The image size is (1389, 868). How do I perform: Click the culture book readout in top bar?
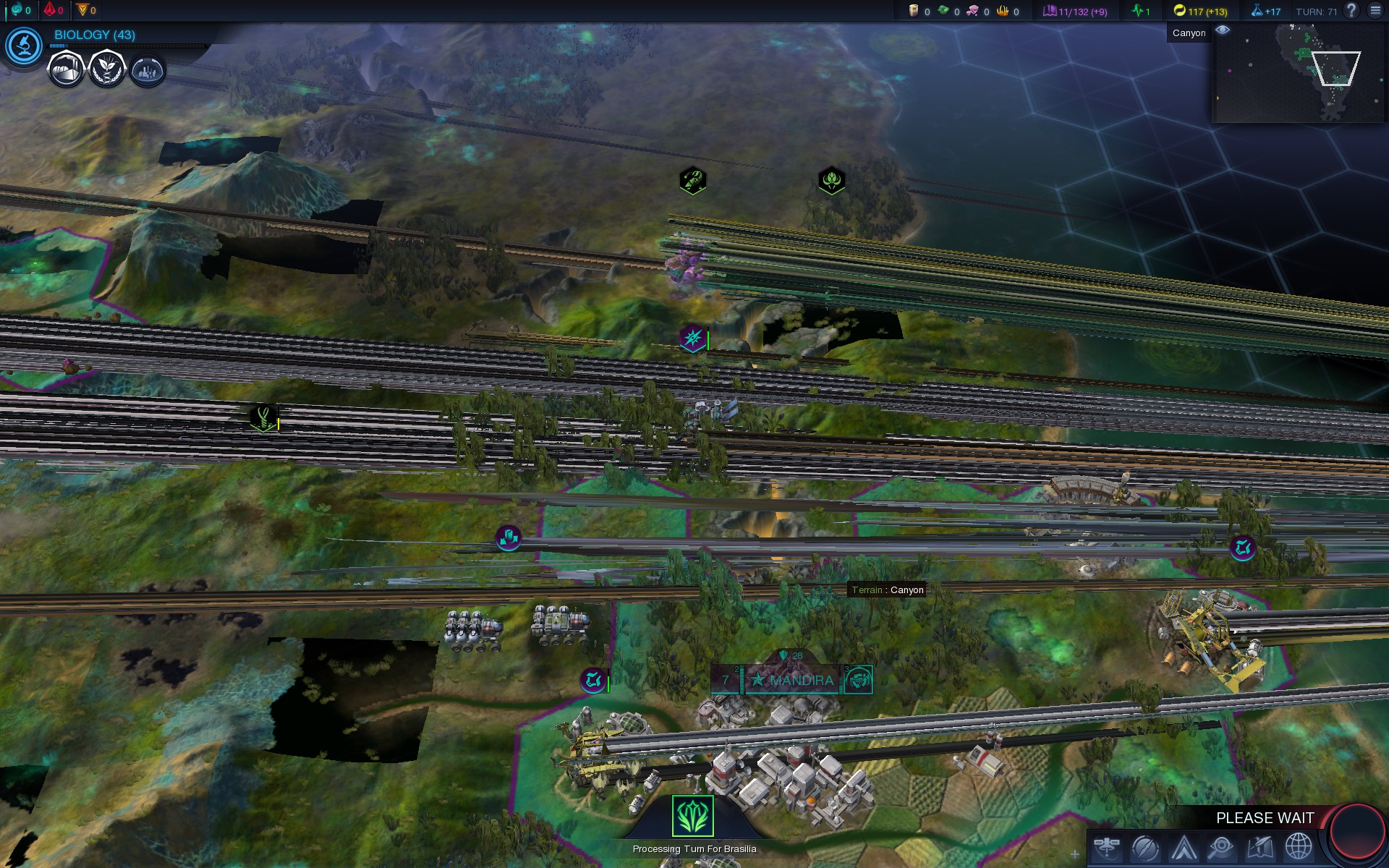tap(1075, 12)
